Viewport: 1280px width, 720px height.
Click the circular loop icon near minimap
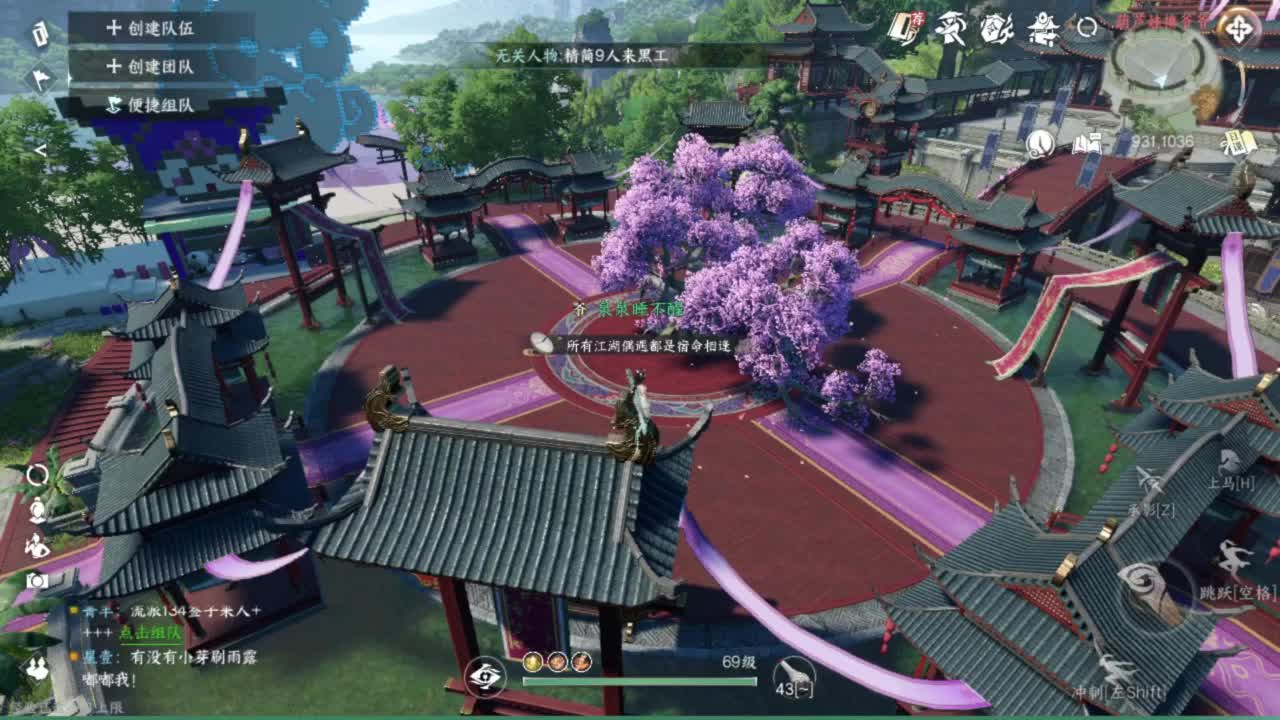coord(1085,28)
